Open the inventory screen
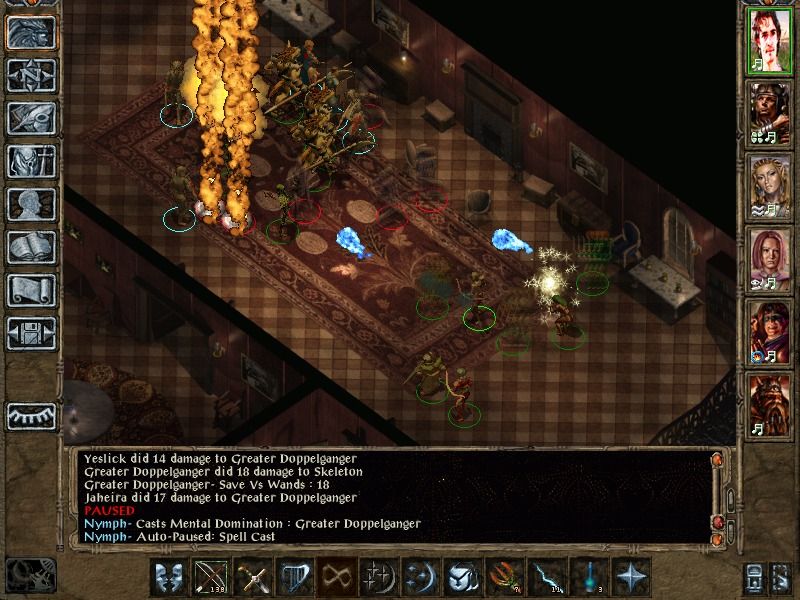 (x=31, y=161)
